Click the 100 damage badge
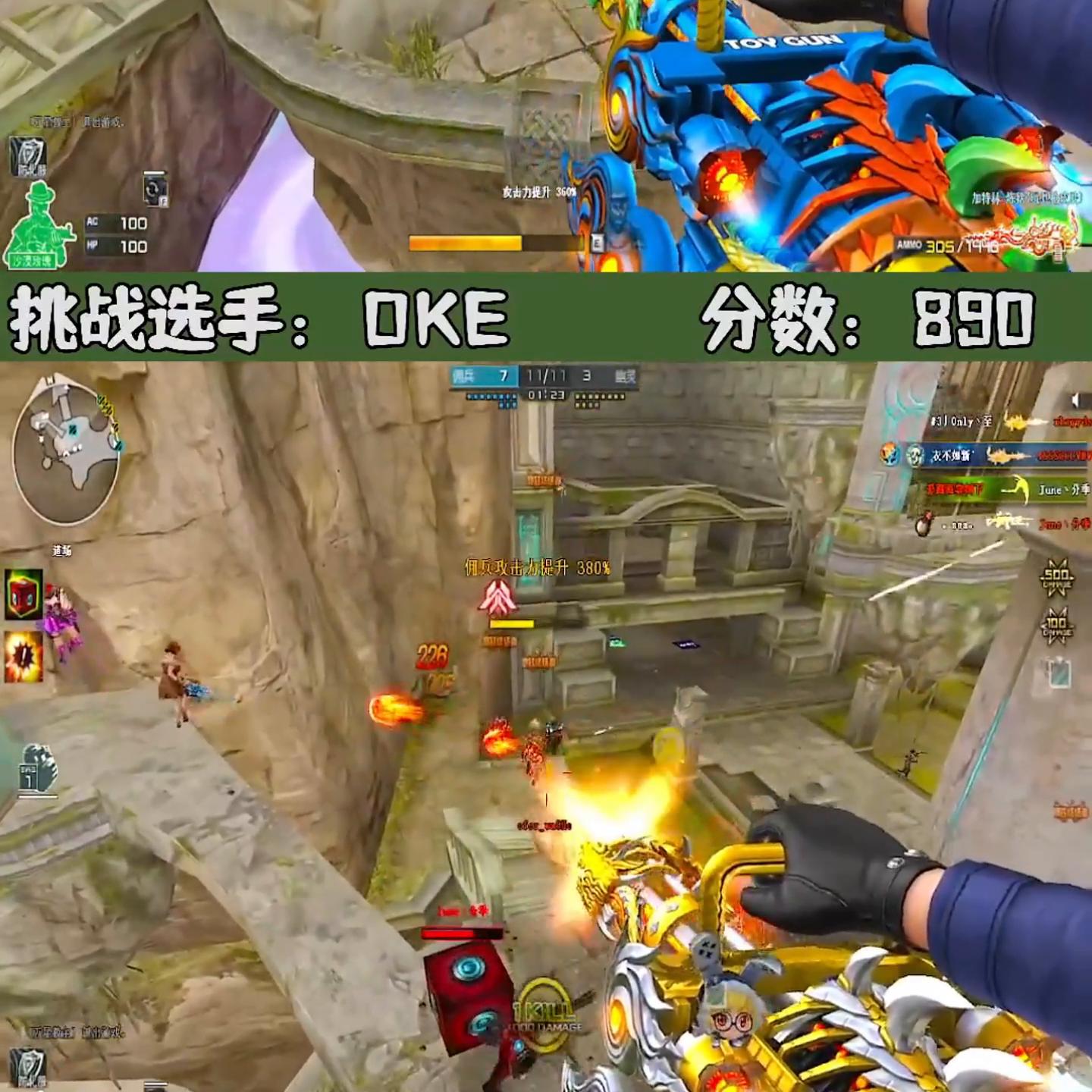This screenshot has width=1092, height=1092. pos(1056,626)
